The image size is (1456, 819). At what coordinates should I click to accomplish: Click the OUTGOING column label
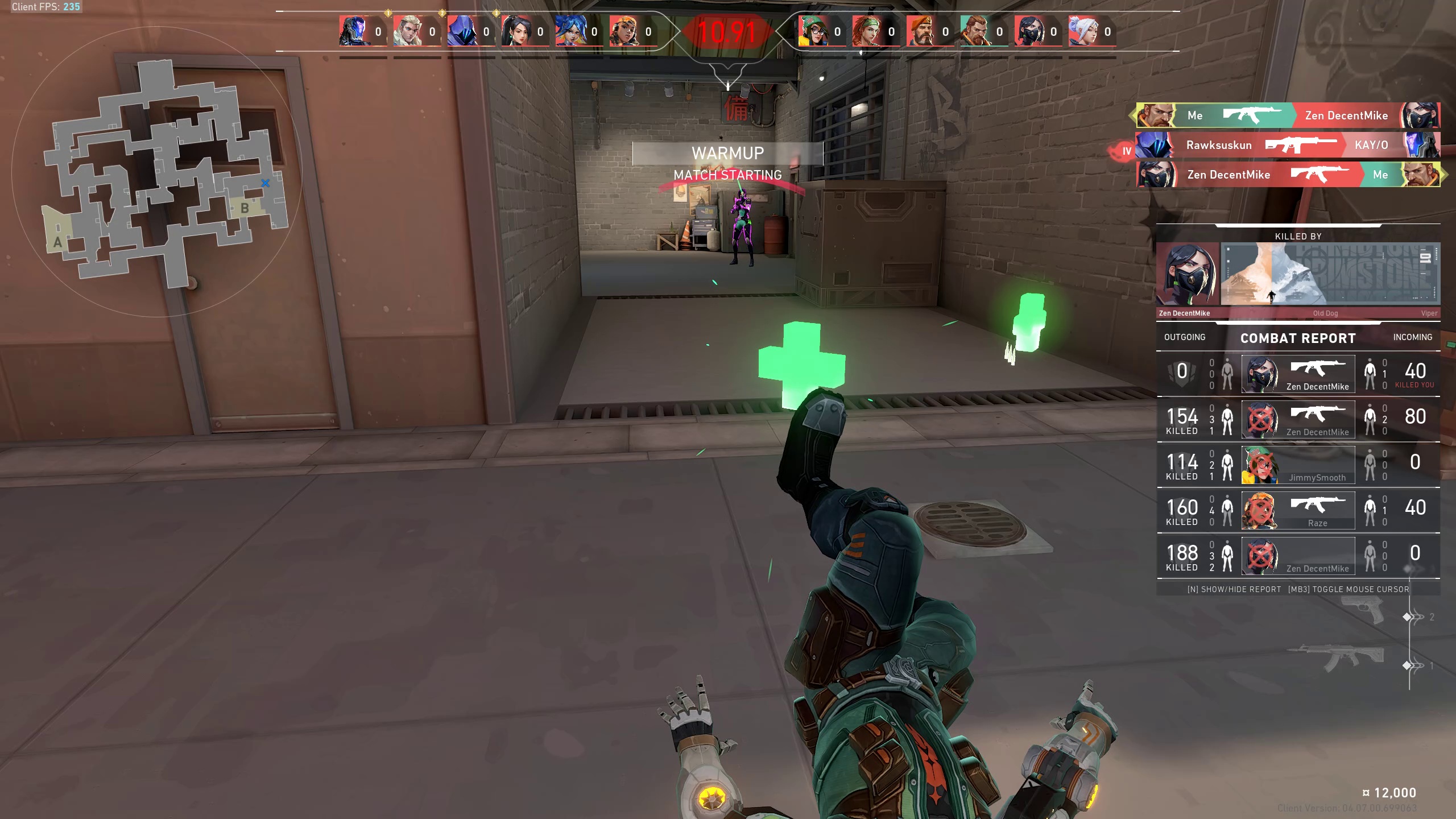1186,337
